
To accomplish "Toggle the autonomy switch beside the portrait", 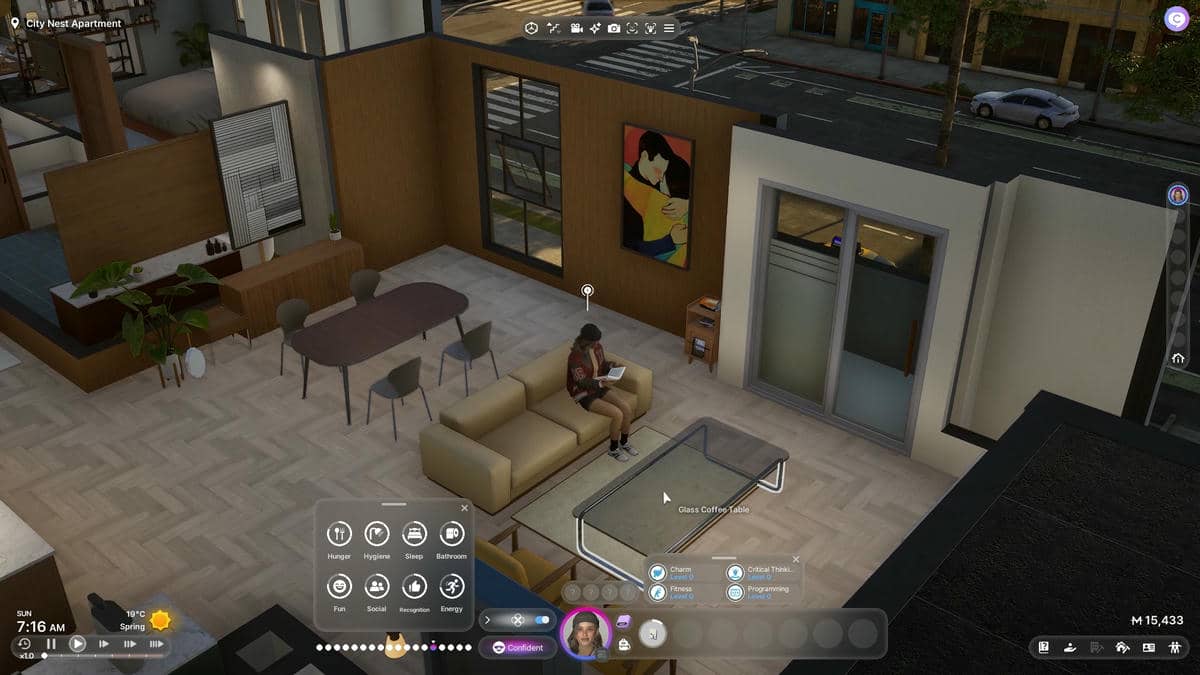I will [541, 620].
